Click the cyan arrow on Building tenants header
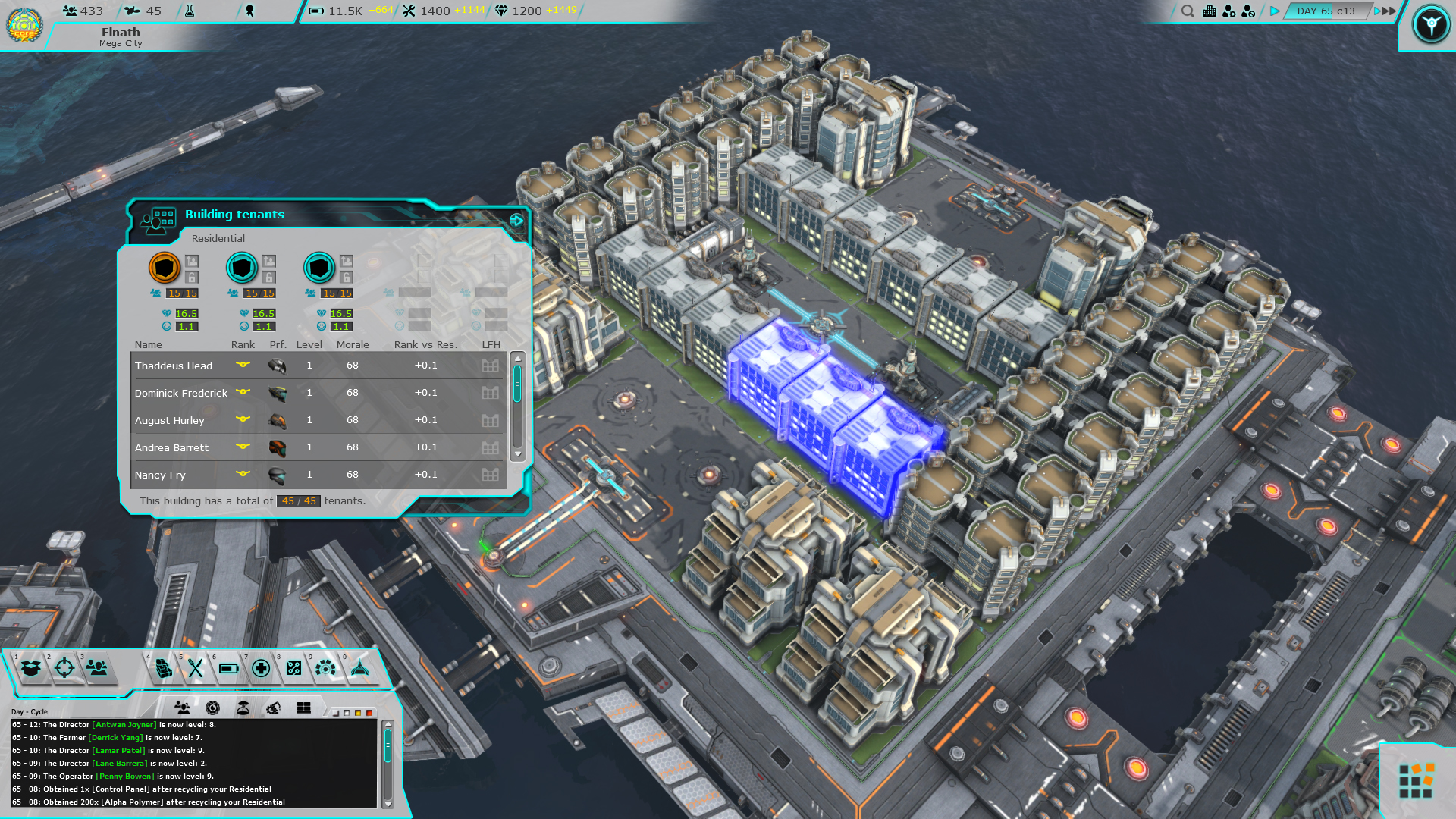This screenshot has width=1456, height=819. pyautogui.click(x=517, y=220)
